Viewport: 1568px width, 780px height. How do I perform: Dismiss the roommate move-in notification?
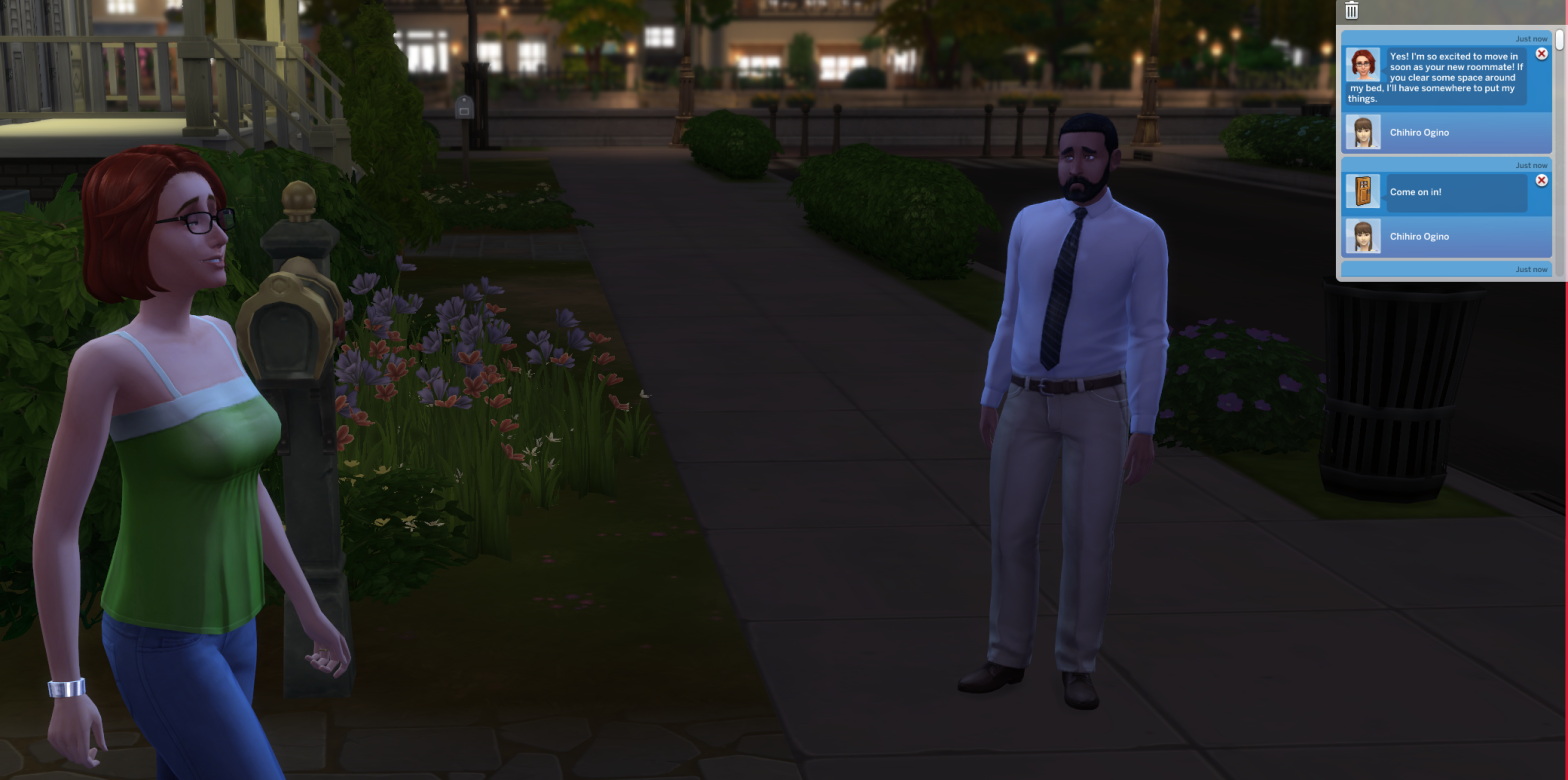point(1543,52)
